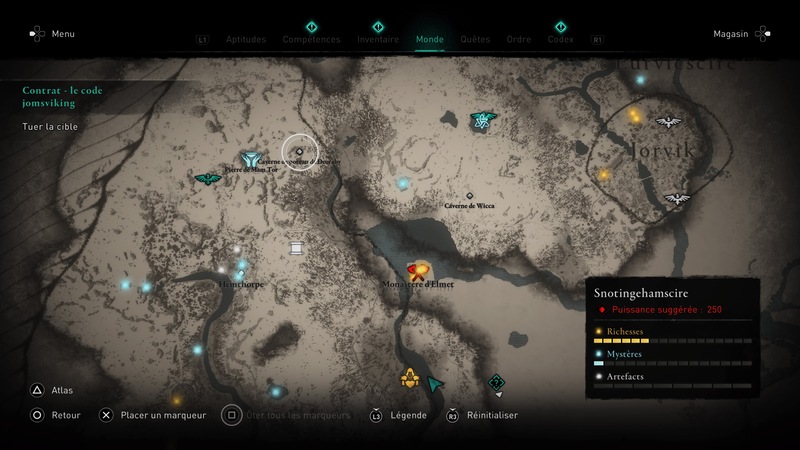Image resolution: width=800 pixels, height=450 pixels.
Task: Click Réinitialiser to reset the map
Action: click(x=491, y=415)
